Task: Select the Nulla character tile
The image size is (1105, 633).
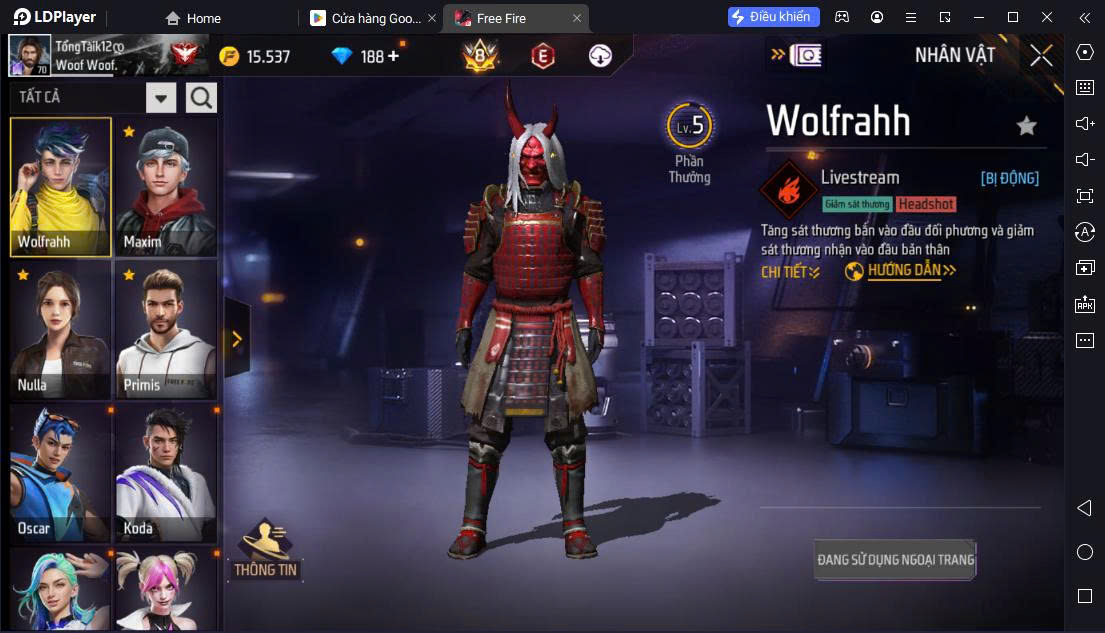Action: pyautogui.click(x=60, y=330)
